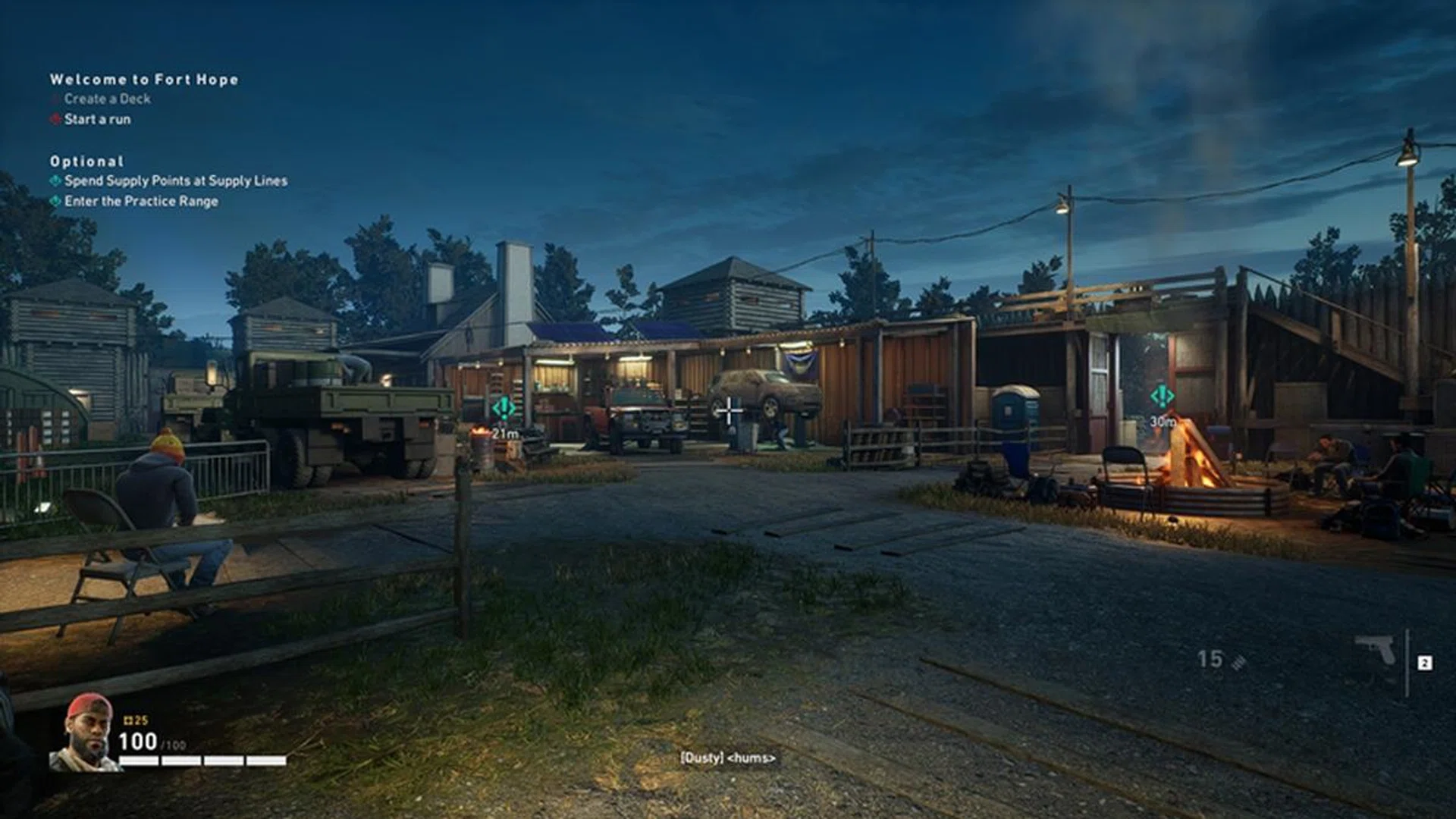1456x819 pixels.
Task: Click the player character portrait
Action: (85, 733)
